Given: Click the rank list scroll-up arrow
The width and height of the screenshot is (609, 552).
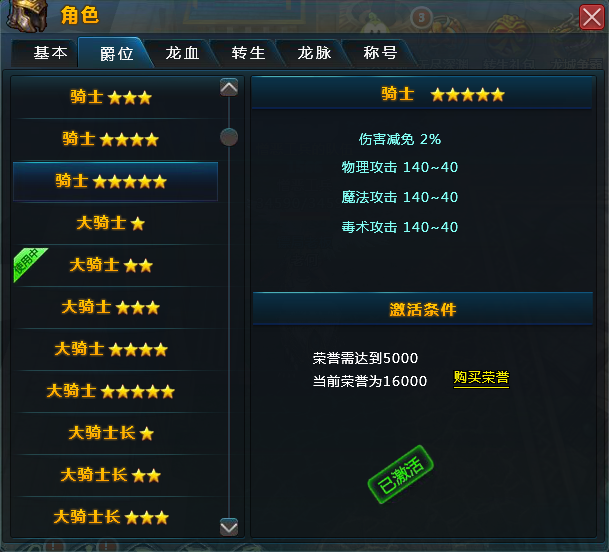Looking at the screenshot, I should click(x=229, y=88).
